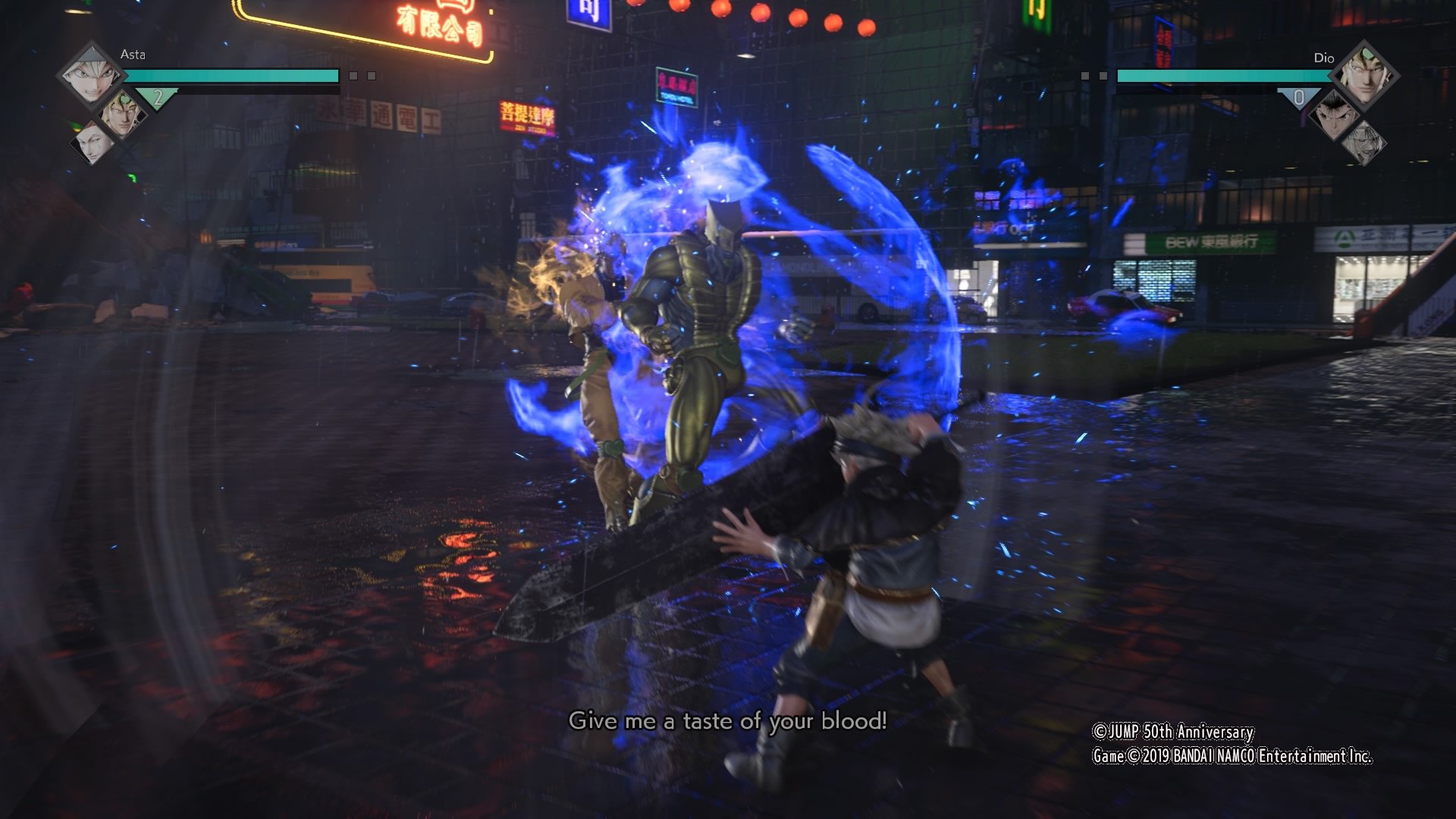Click the bottom teammate portrait under Dio

(x=1366, y=139)
